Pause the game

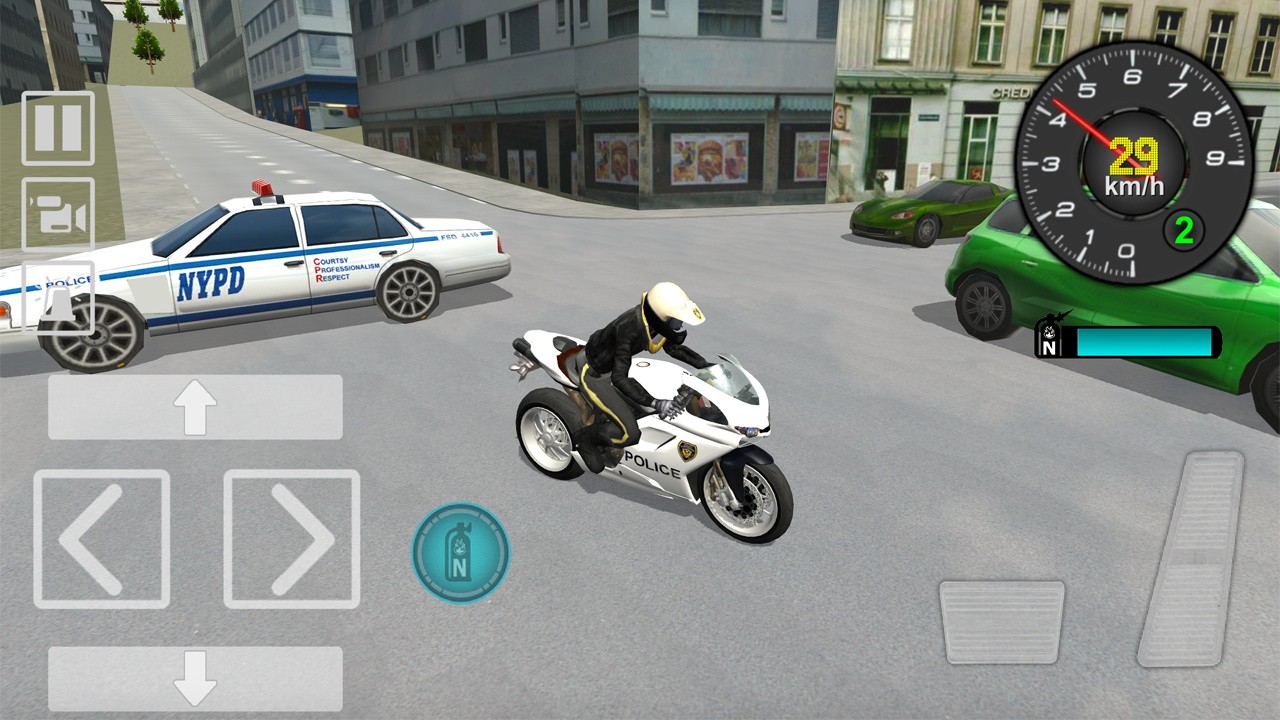(x=60, y=129)
